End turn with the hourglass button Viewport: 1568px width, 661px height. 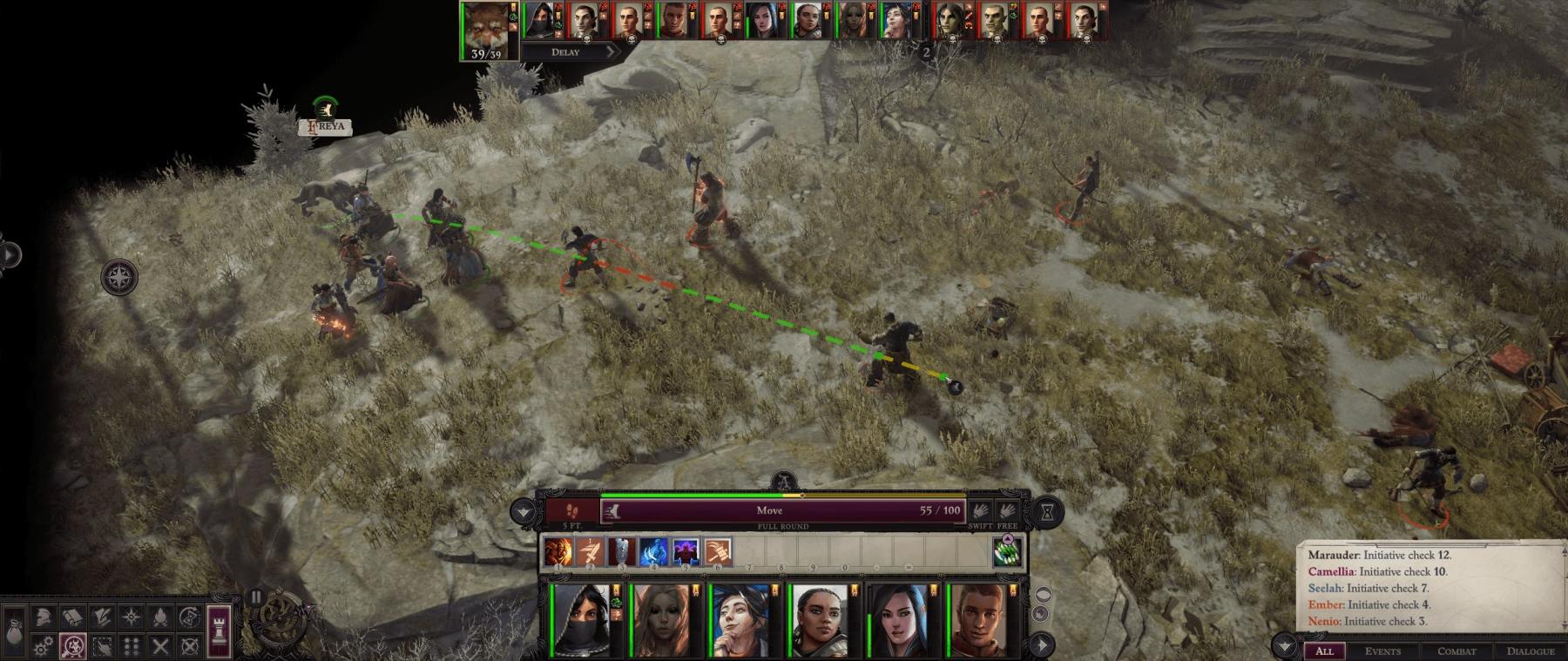(x=1048, y=512)
